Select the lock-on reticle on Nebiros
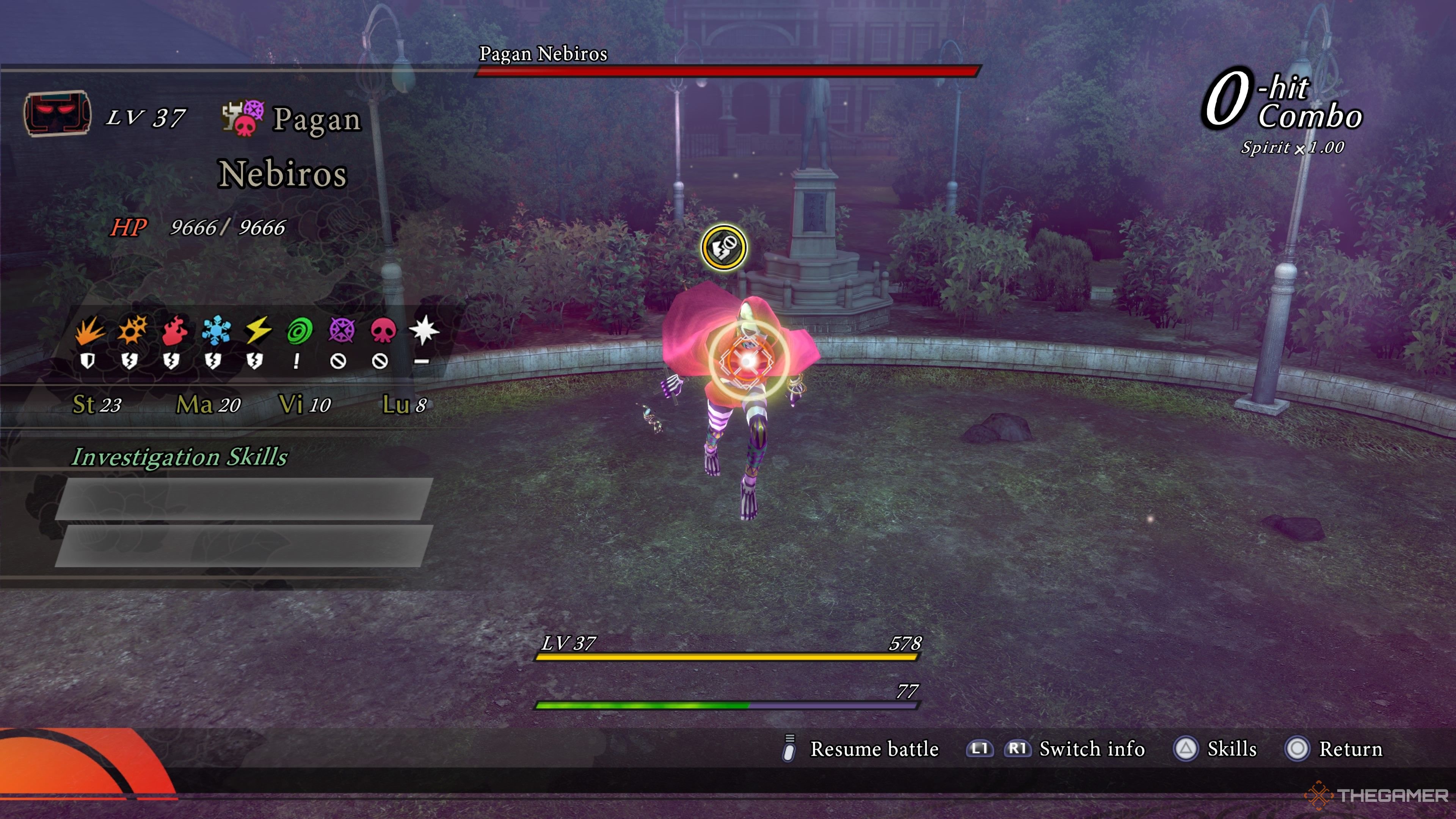The width and height of the screenshot is (1456, 819). [x=748, y=360]
